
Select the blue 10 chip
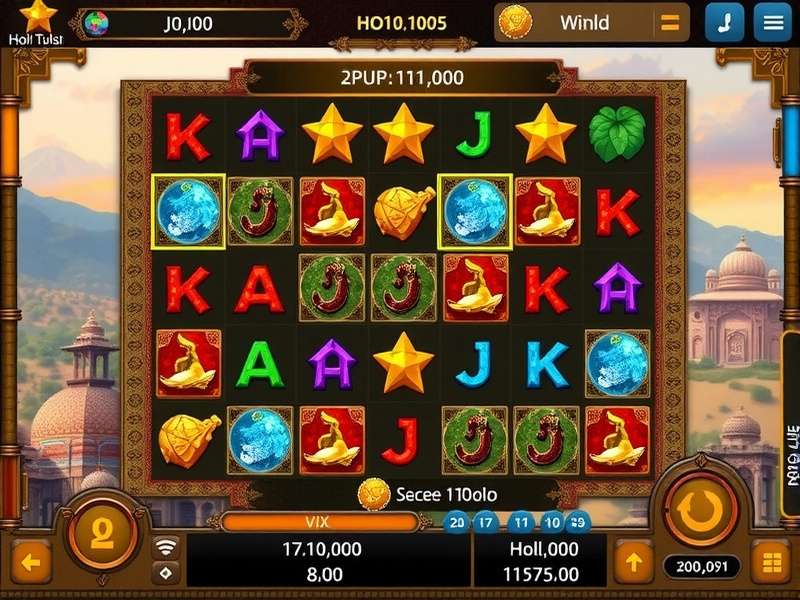(x=551, y=522)
